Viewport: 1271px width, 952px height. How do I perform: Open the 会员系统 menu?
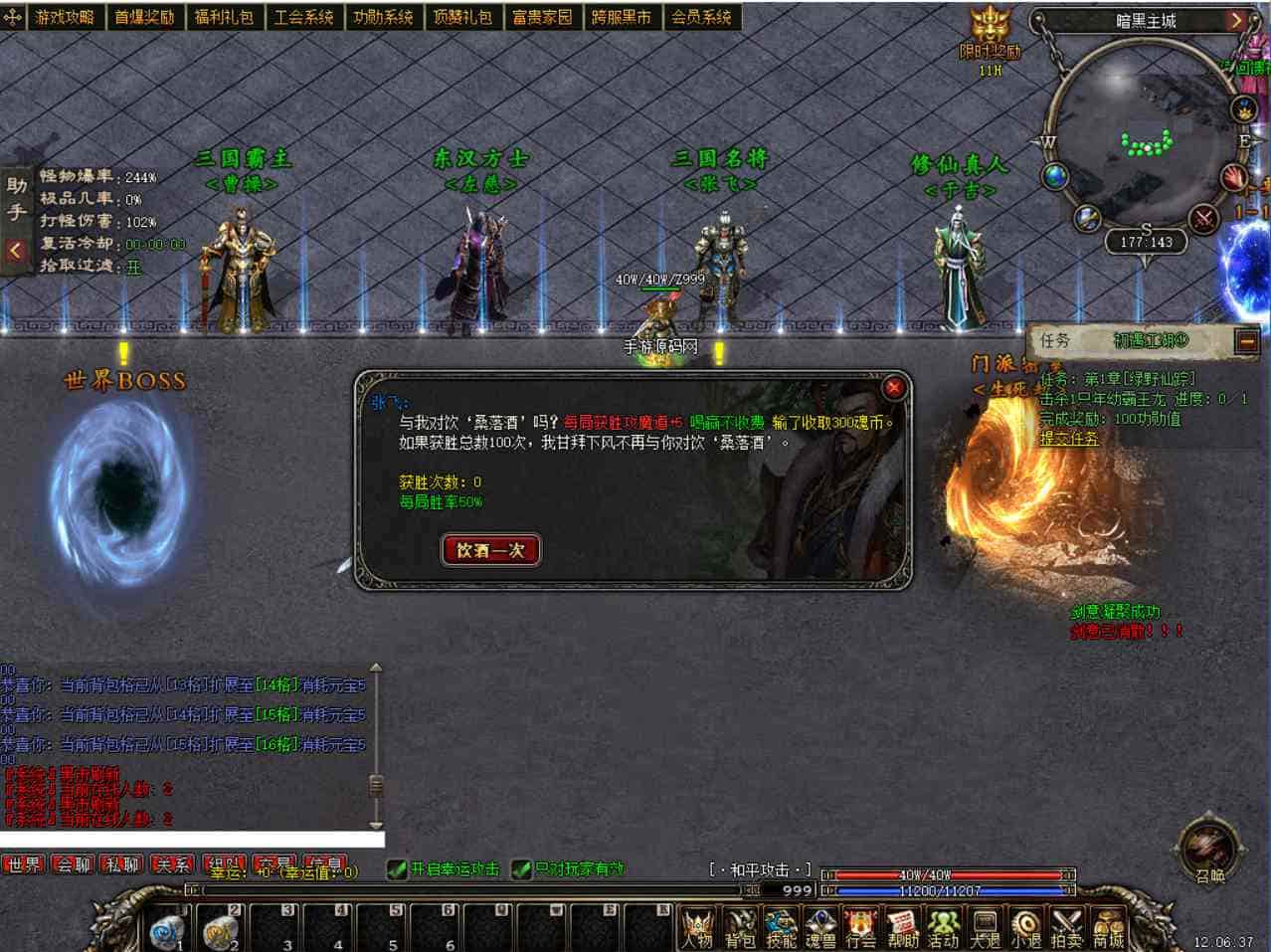[701, 17]
